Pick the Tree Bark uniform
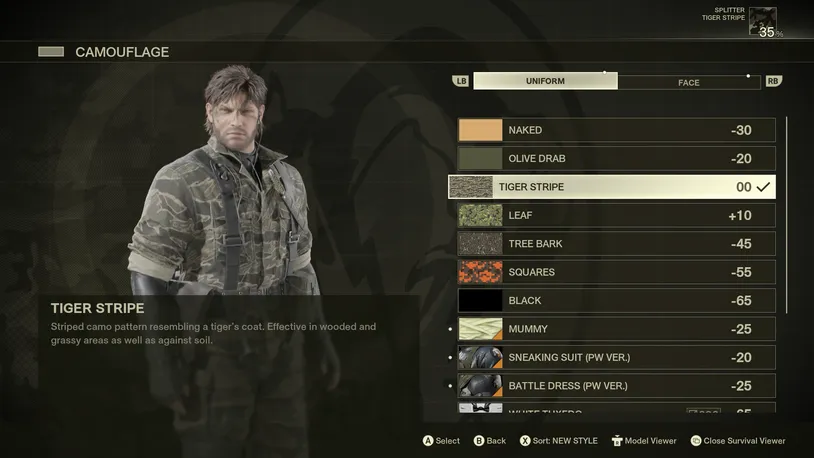The width and height of the screenshot is (814, 458). pyautogui.click(x=616, y=244)
